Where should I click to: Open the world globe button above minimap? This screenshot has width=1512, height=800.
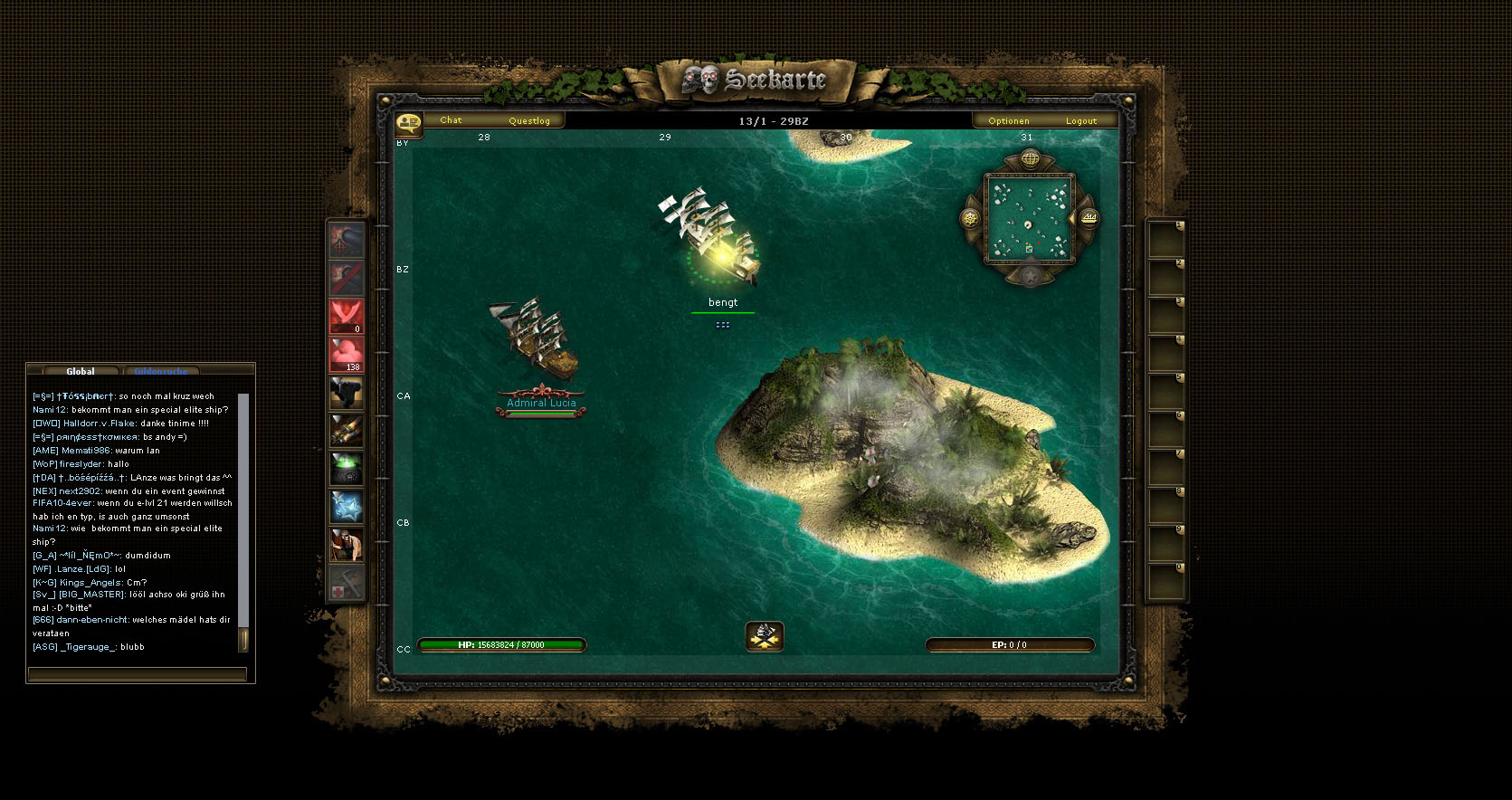click(x=1030, y=160)
